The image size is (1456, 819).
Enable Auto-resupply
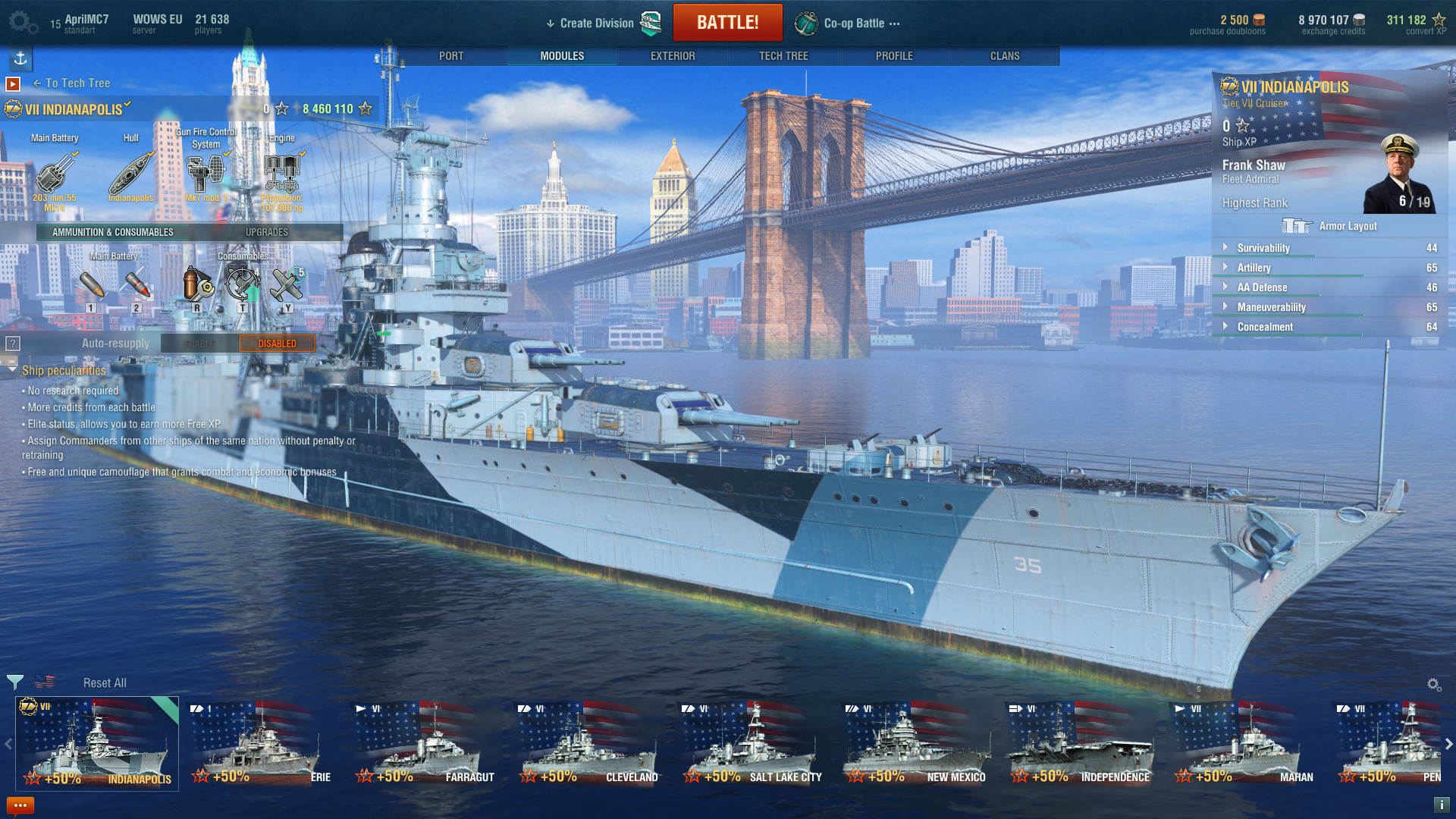[x=199, y=343]
